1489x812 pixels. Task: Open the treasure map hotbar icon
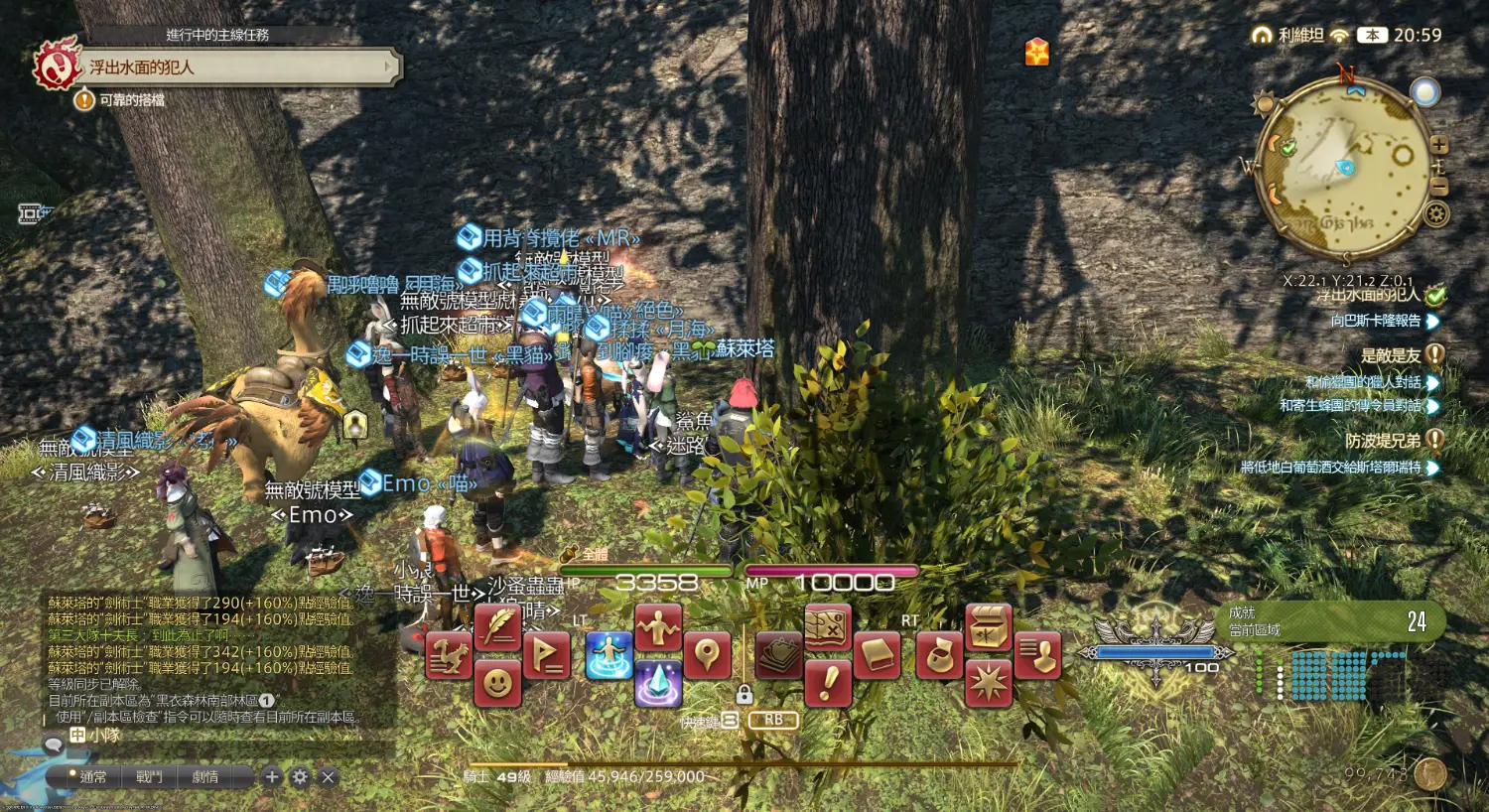[828, 627]
